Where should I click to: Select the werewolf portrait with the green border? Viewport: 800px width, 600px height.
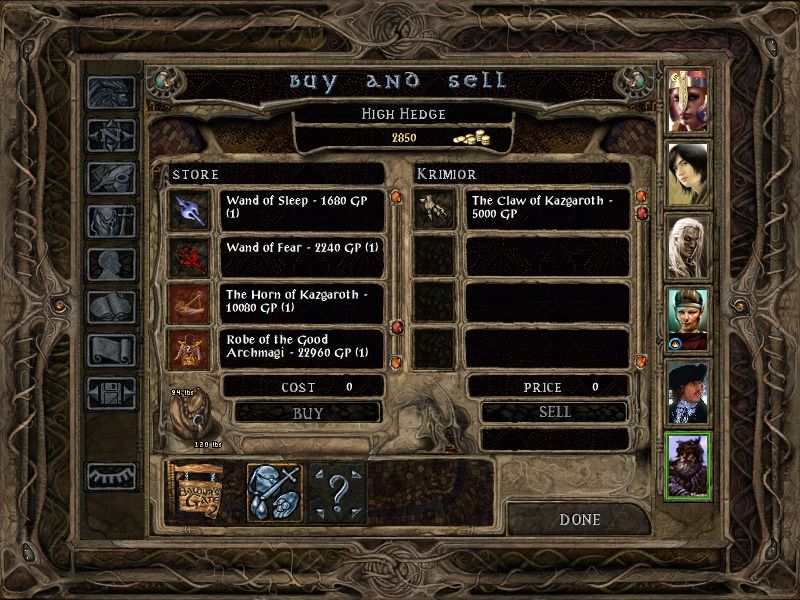[688, 465]
